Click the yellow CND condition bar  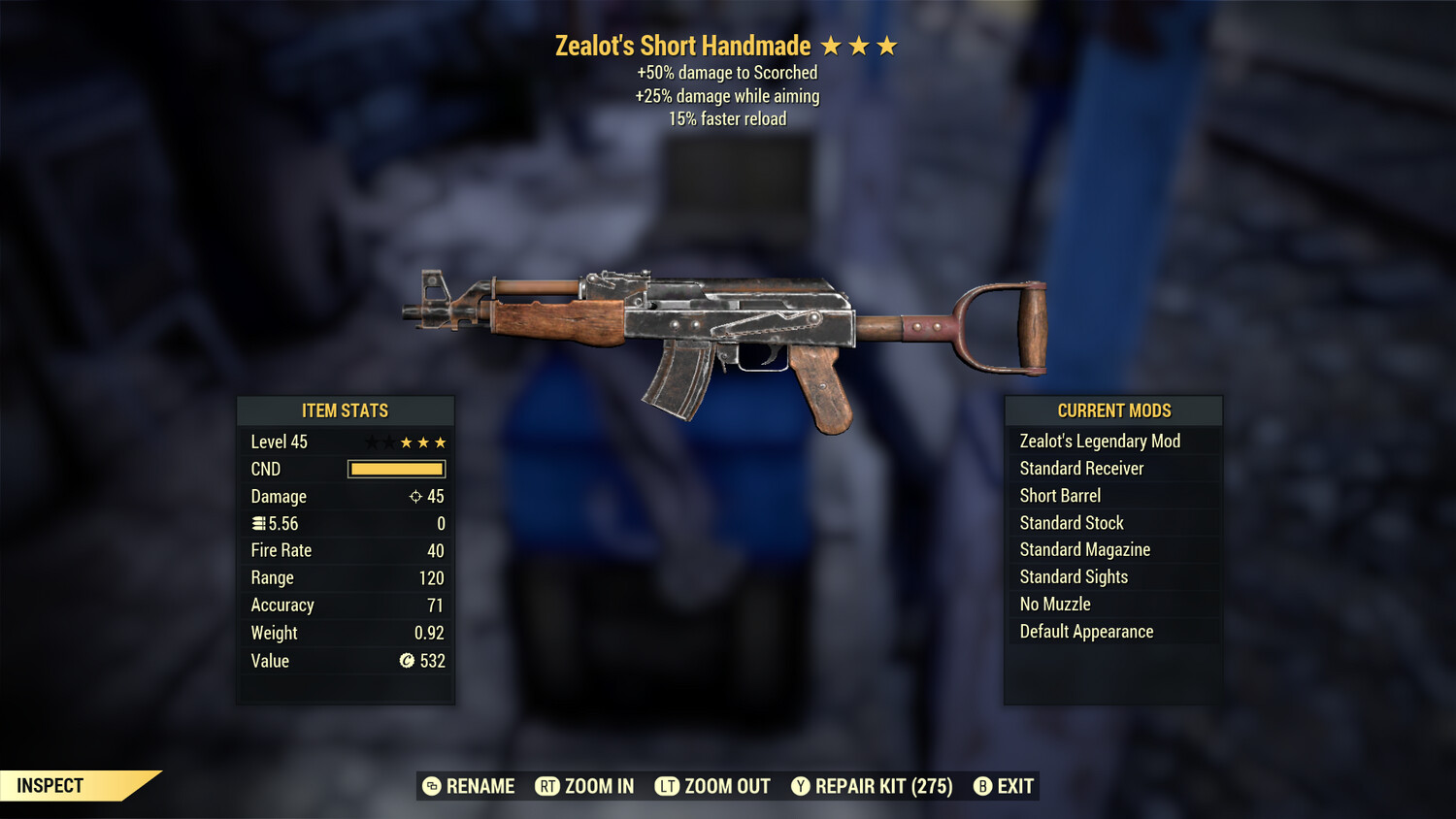396,469
